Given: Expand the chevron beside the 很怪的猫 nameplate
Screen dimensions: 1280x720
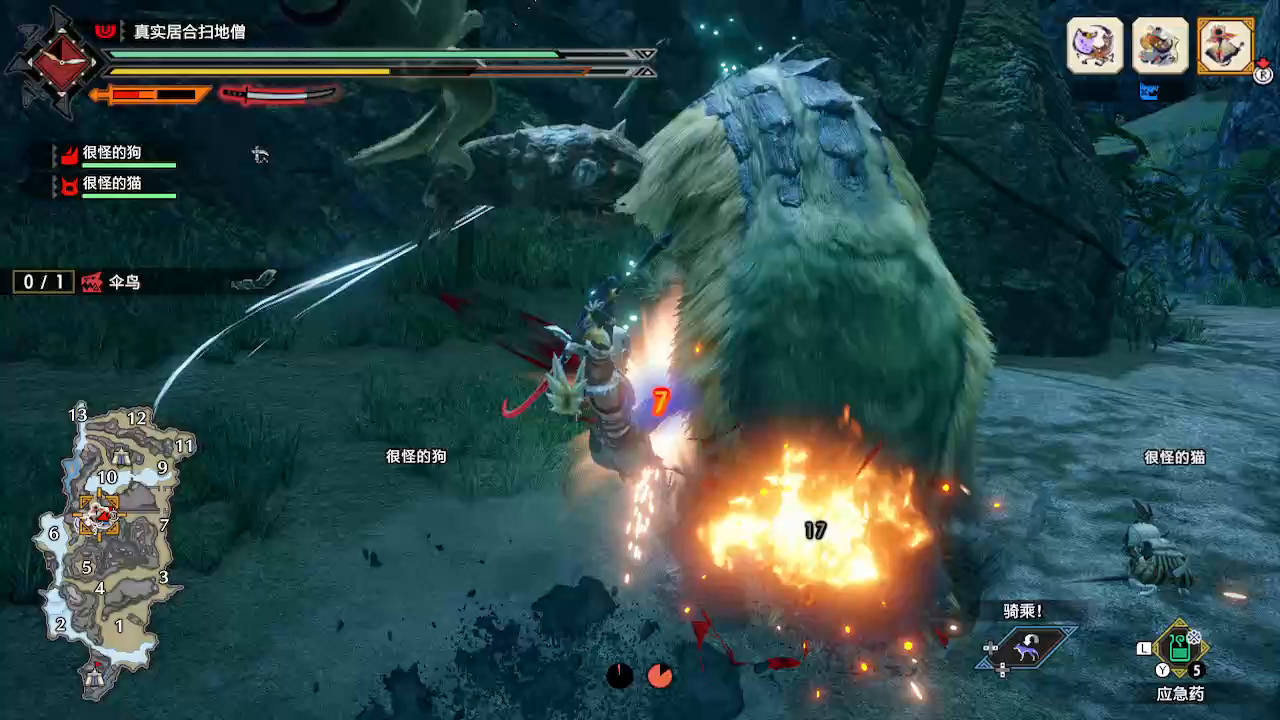Looking at the screenshot, I should coord(54,187).
